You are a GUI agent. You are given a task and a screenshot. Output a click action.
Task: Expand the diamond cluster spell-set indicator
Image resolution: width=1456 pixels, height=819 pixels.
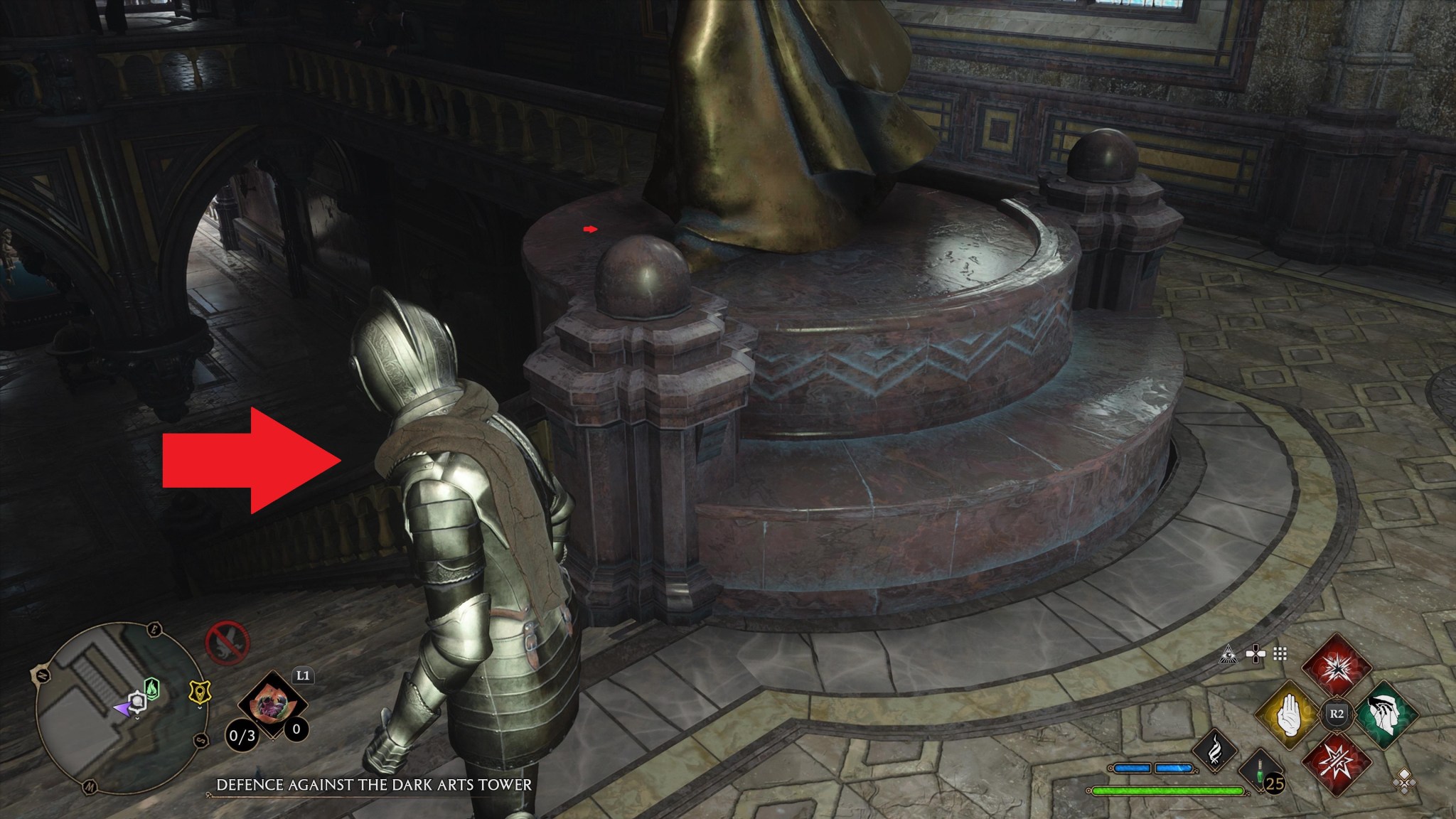1404,783
